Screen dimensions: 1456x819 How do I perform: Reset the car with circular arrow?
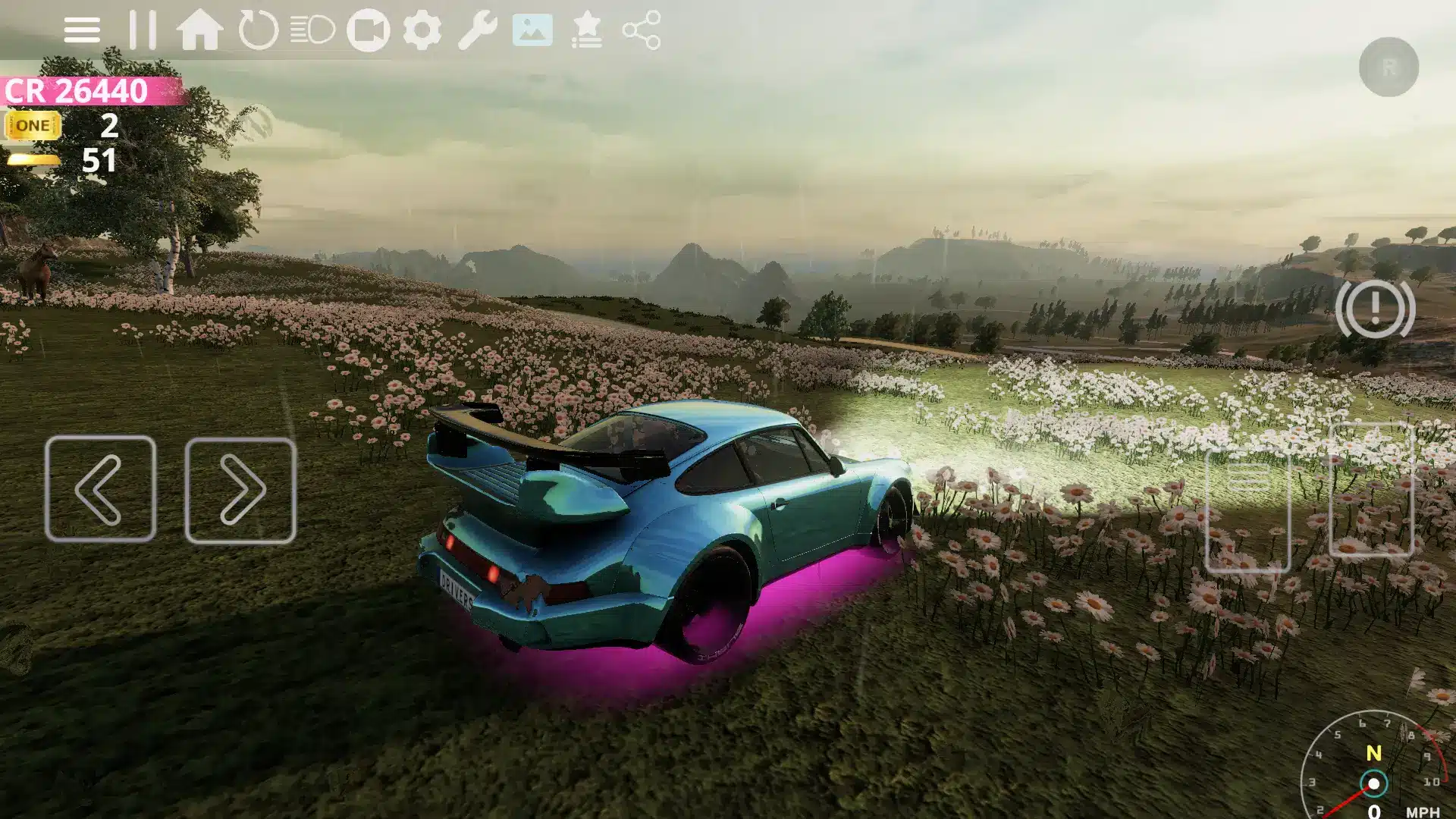pyautogui.click(x=258, y=31)
